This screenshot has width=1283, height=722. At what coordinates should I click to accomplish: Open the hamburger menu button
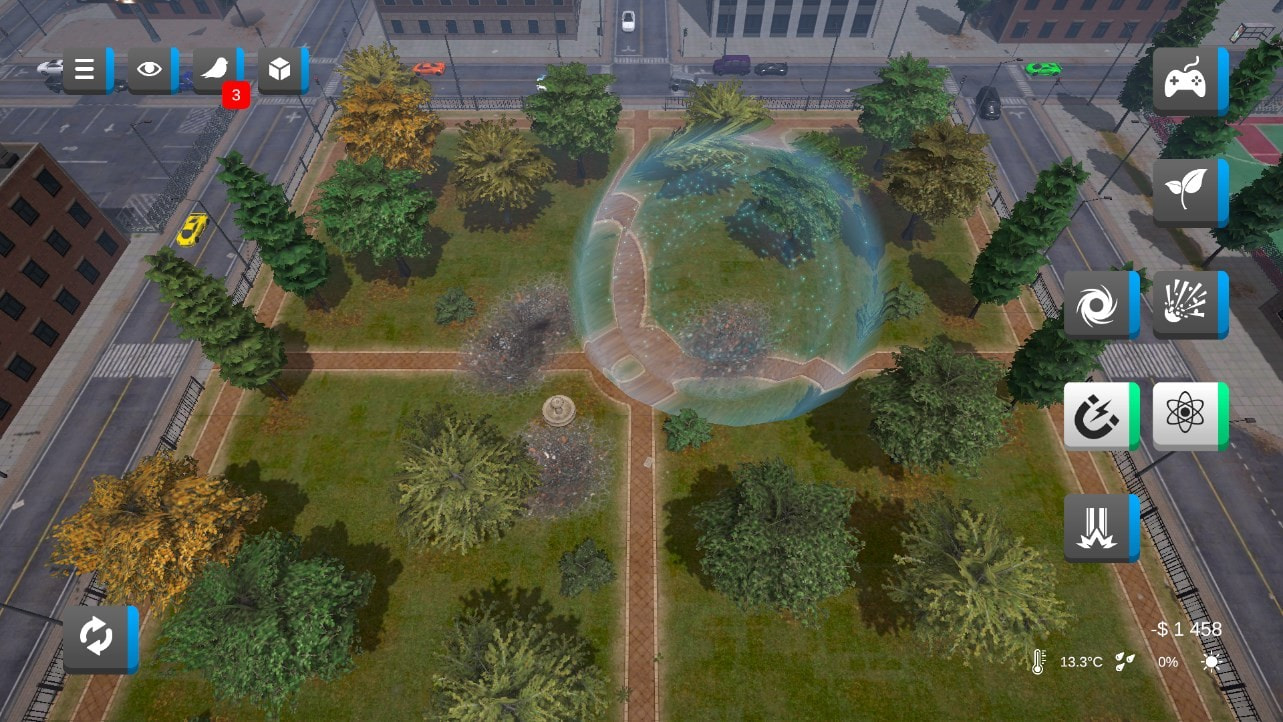point(86,69)
